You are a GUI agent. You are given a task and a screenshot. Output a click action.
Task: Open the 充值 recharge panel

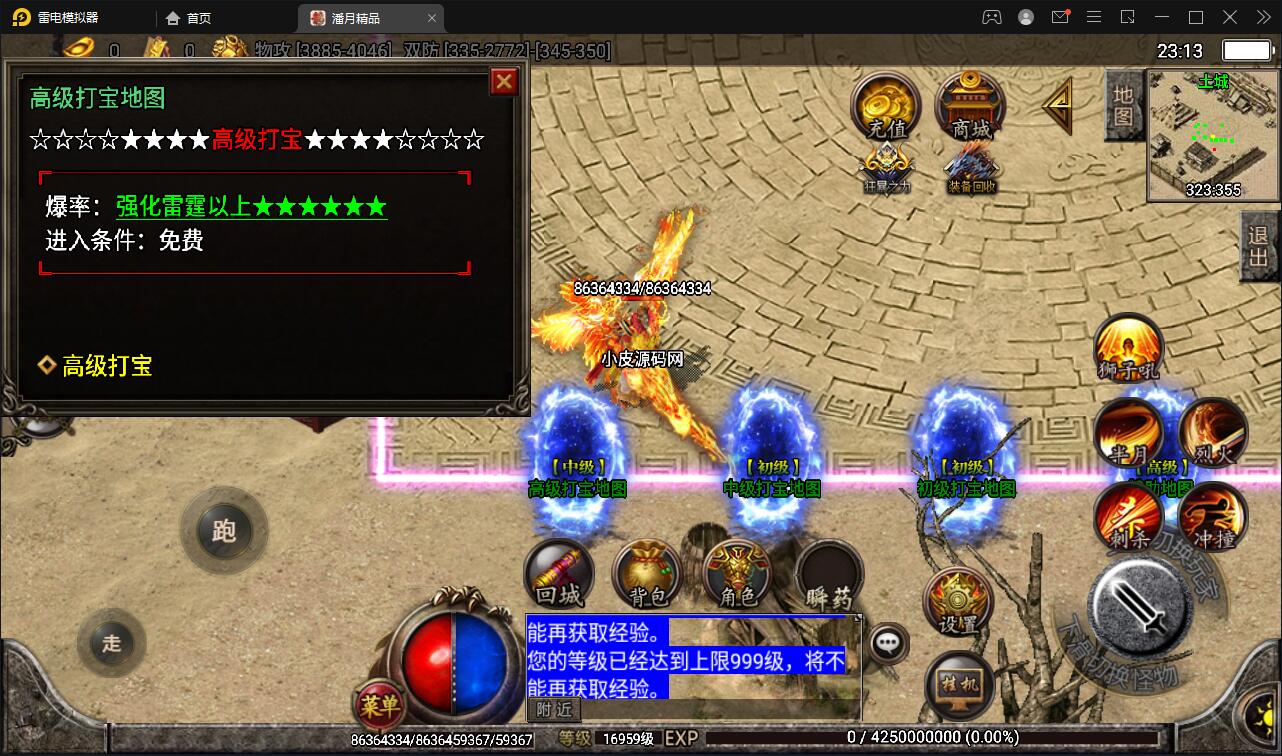tap(885, 107)
